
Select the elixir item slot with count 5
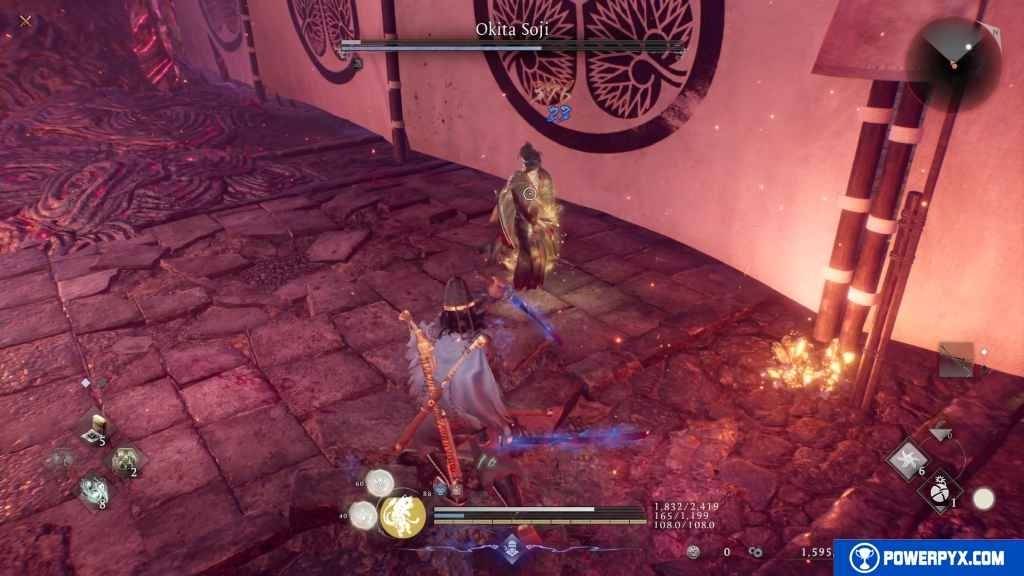pos(95,428)
